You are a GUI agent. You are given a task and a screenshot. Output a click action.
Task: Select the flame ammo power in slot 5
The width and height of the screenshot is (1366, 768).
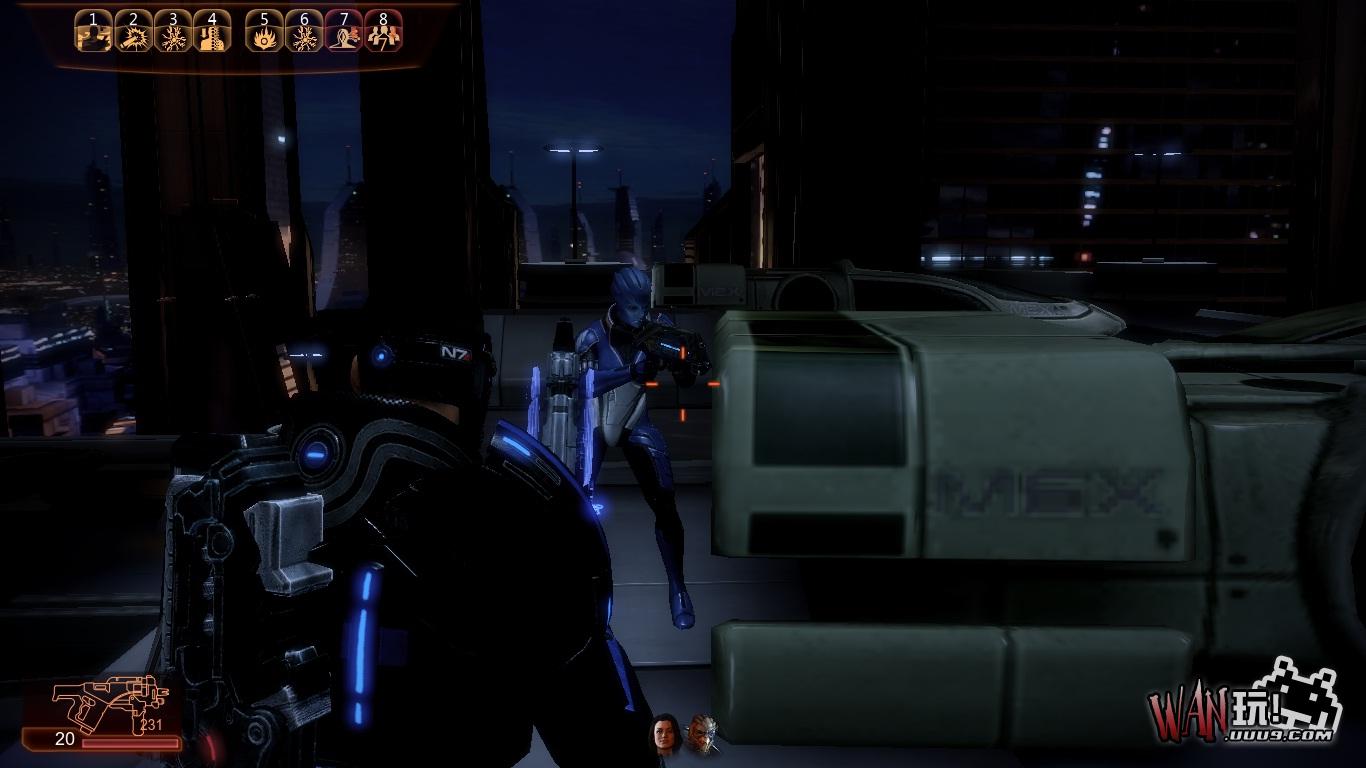[x=265, y=33]
